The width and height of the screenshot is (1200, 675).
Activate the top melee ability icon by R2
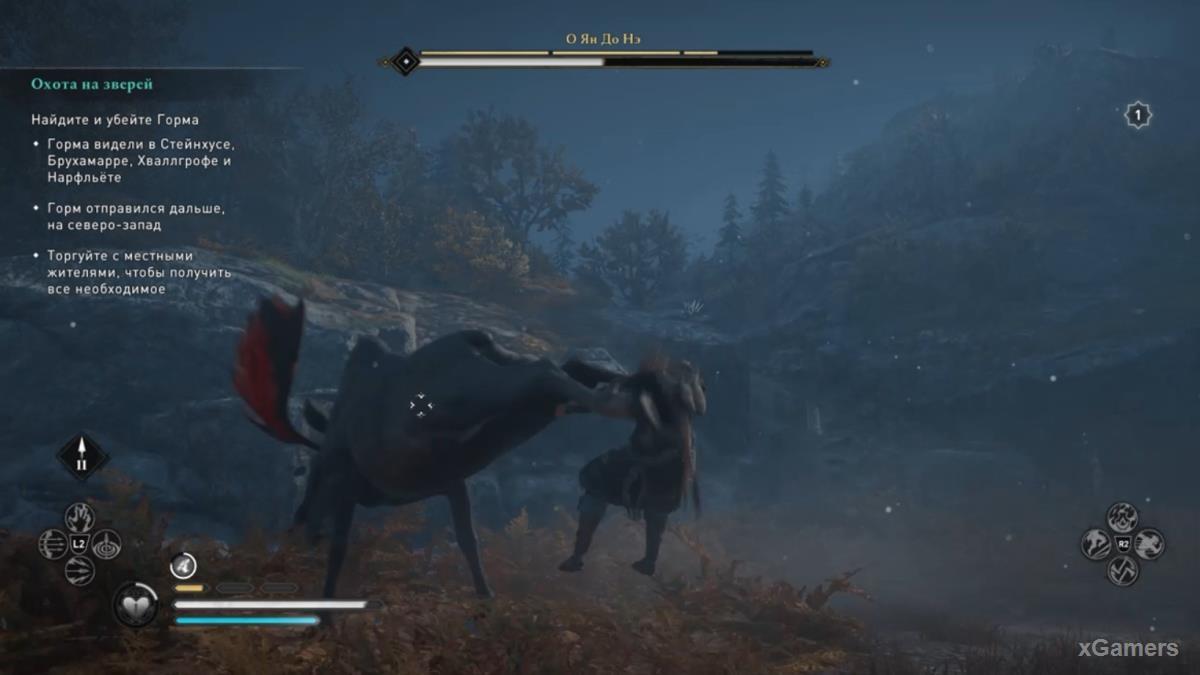[x=1122, y=517]
